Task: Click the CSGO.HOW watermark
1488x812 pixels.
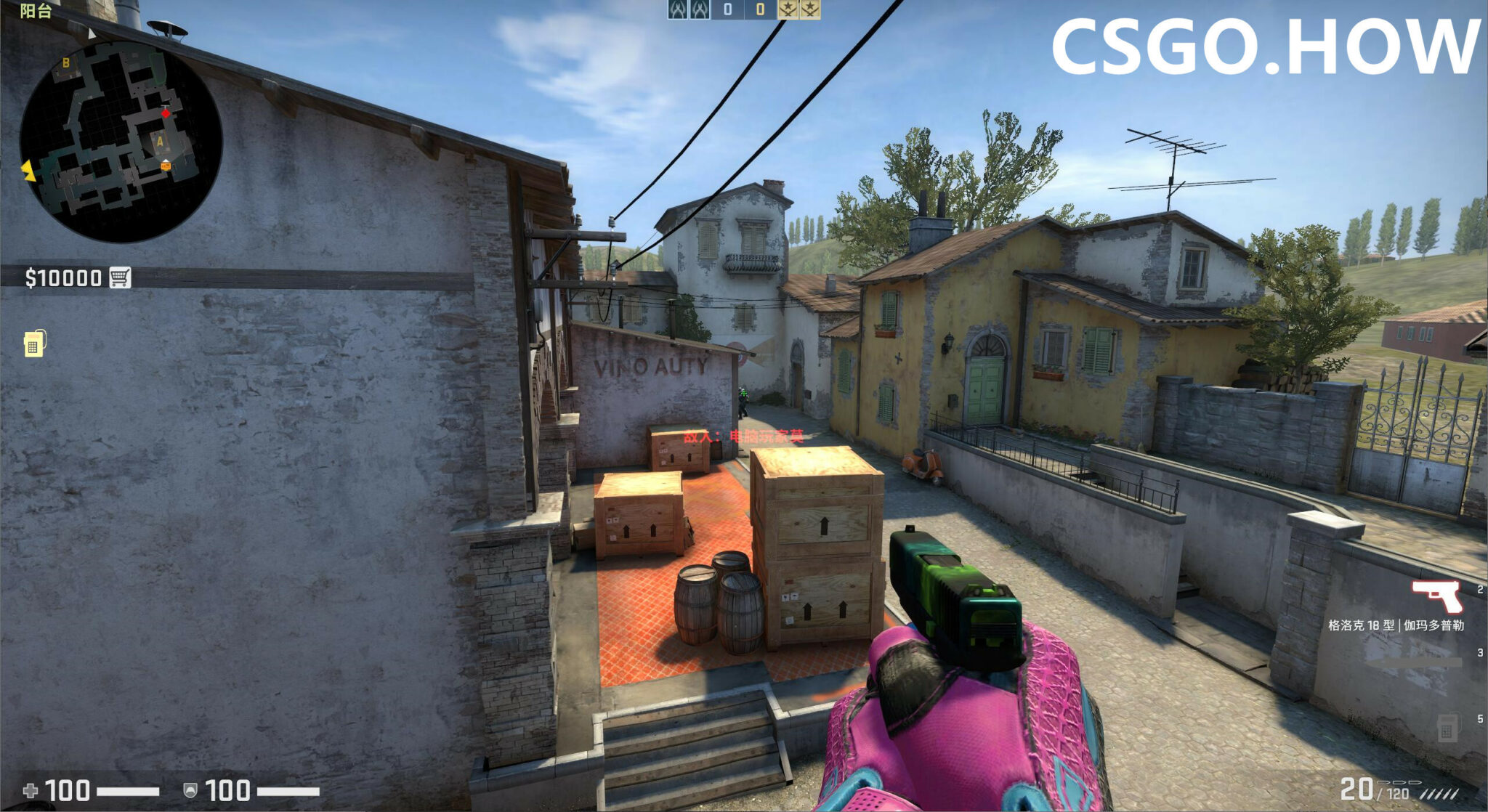Action: click(x=1264, y=47)
